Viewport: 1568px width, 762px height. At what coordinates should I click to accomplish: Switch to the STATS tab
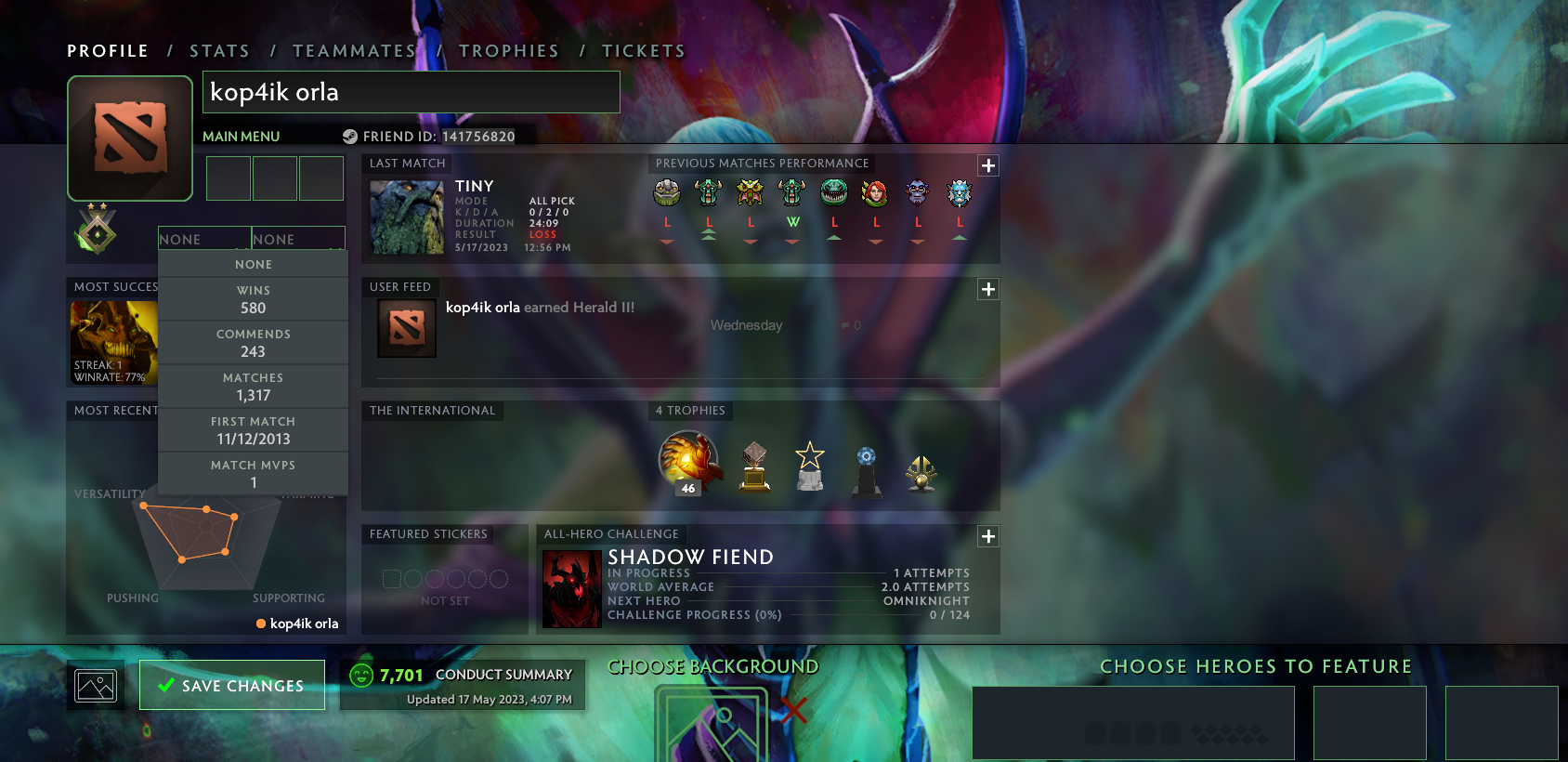(219, 50)
